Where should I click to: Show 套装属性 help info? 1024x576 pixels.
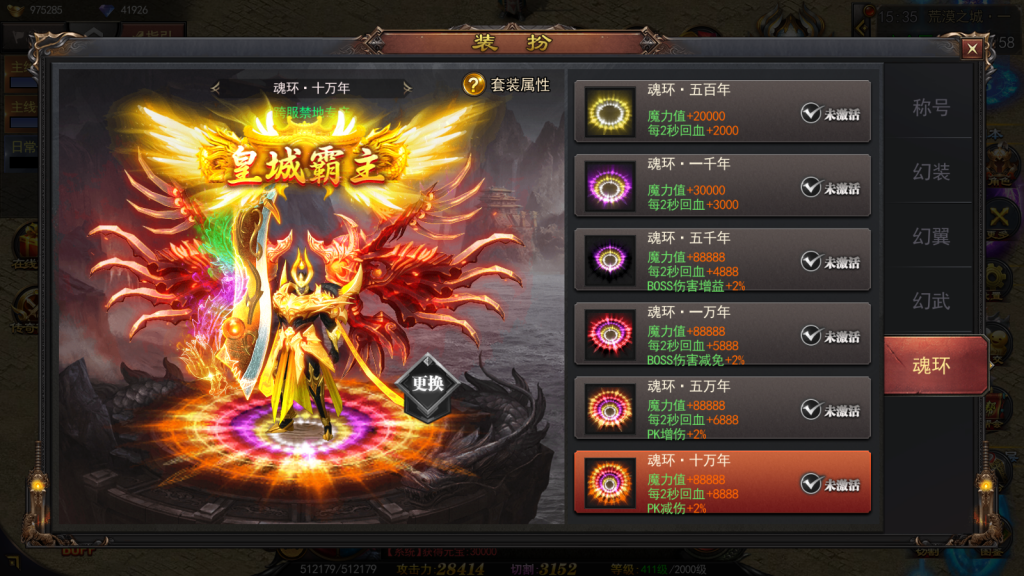(474, 85)
